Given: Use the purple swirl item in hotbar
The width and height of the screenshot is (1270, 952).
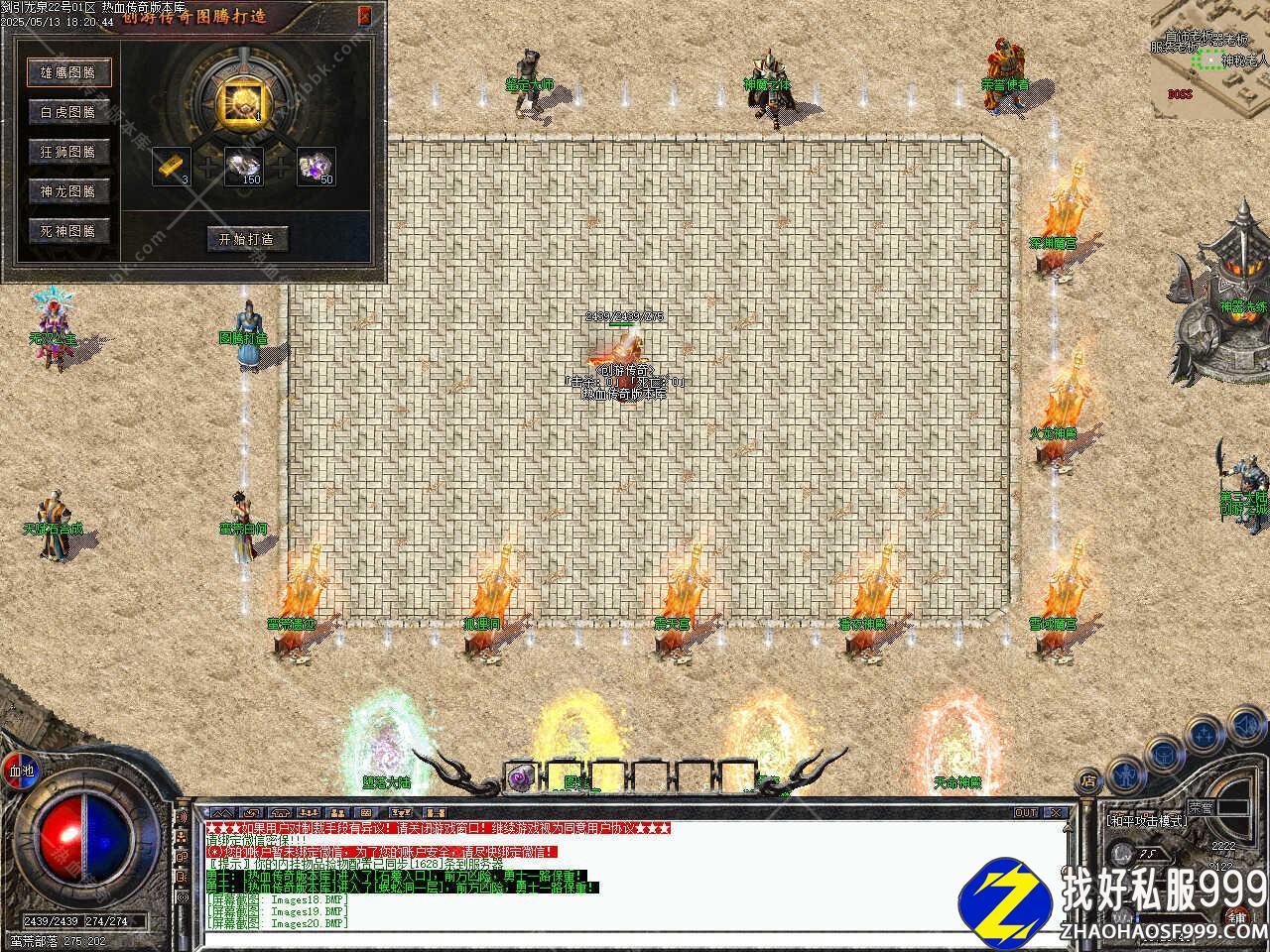Looking at the screenshot, I should pyautogui.click(x=520, y=778).
